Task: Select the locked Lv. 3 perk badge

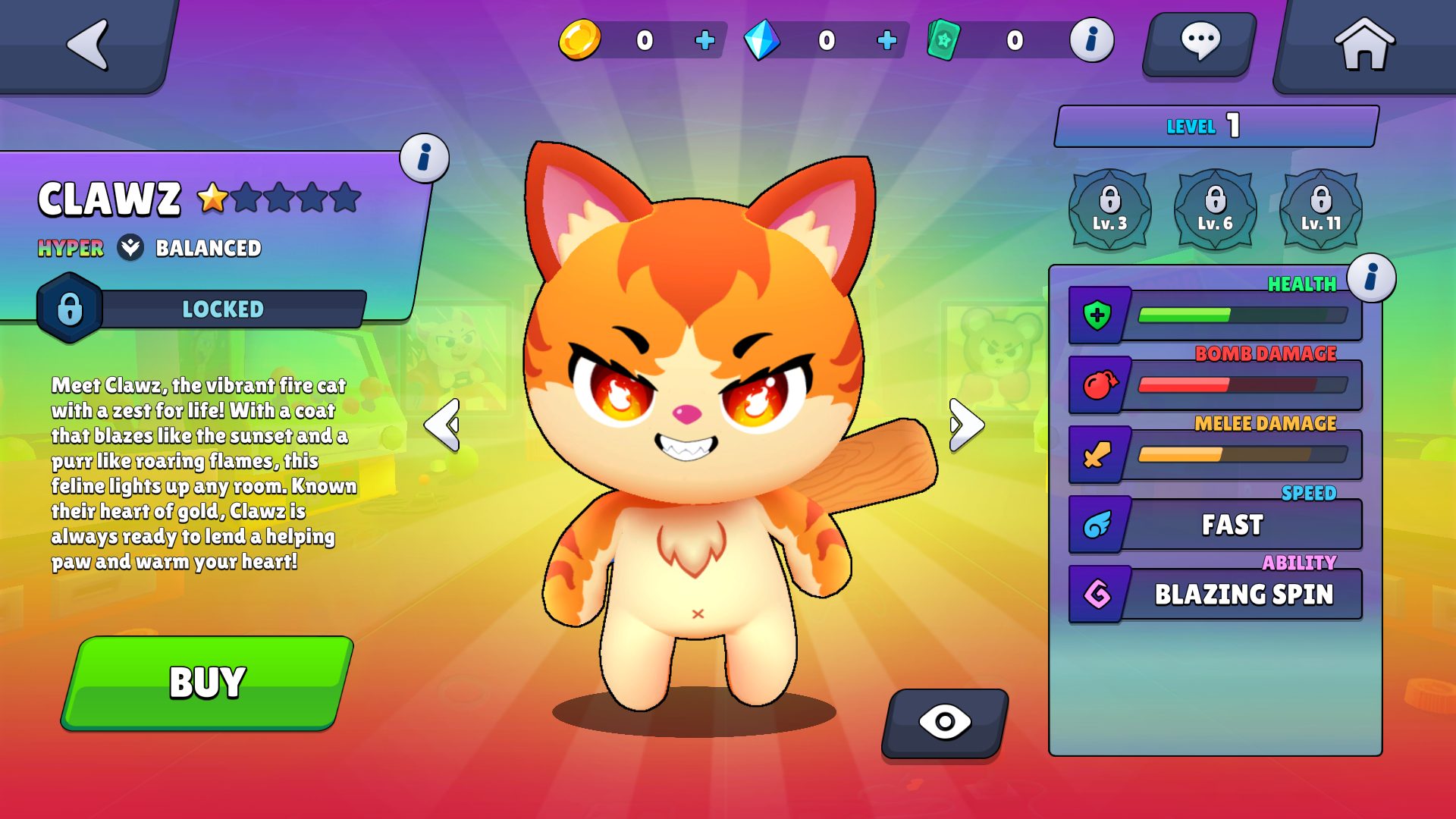Action: [1109, 209]
